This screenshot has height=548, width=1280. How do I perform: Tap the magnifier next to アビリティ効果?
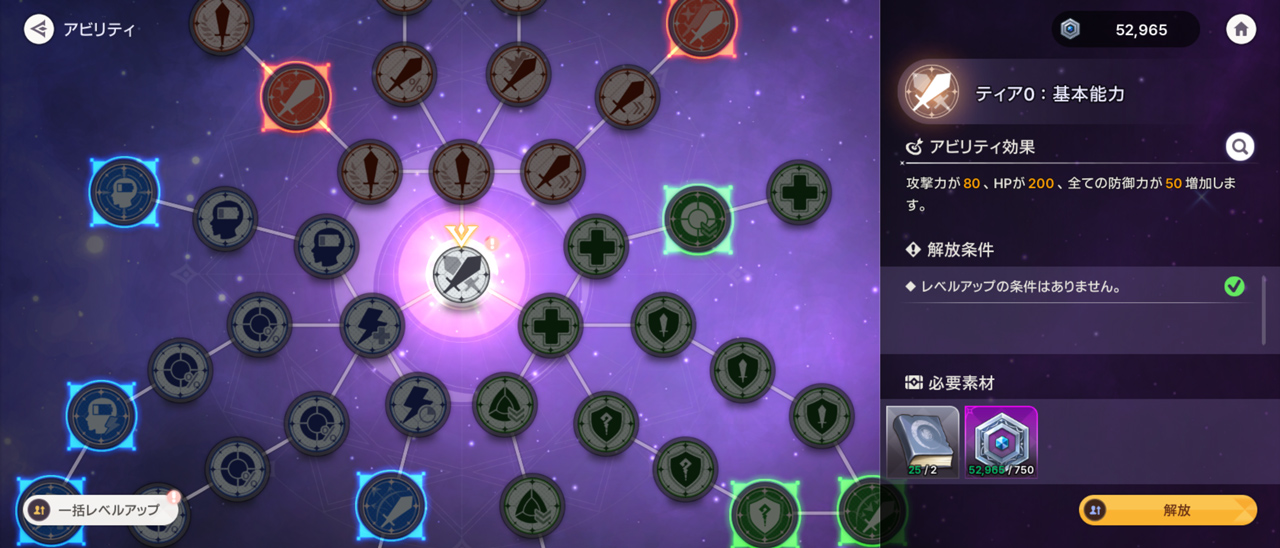[x=1240, y=148]
